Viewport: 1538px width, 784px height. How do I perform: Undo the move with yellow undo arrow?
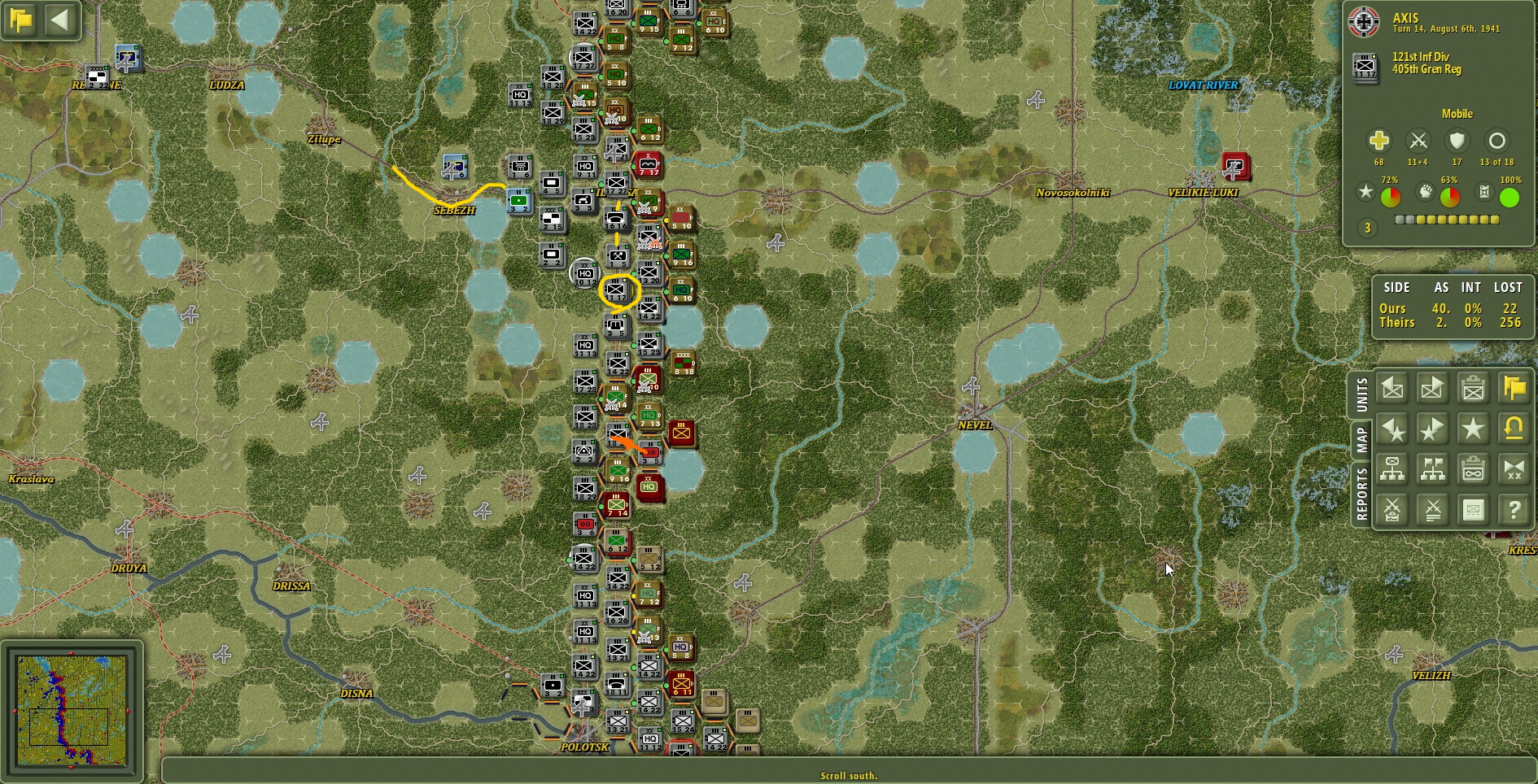(x=1514, y=429)
